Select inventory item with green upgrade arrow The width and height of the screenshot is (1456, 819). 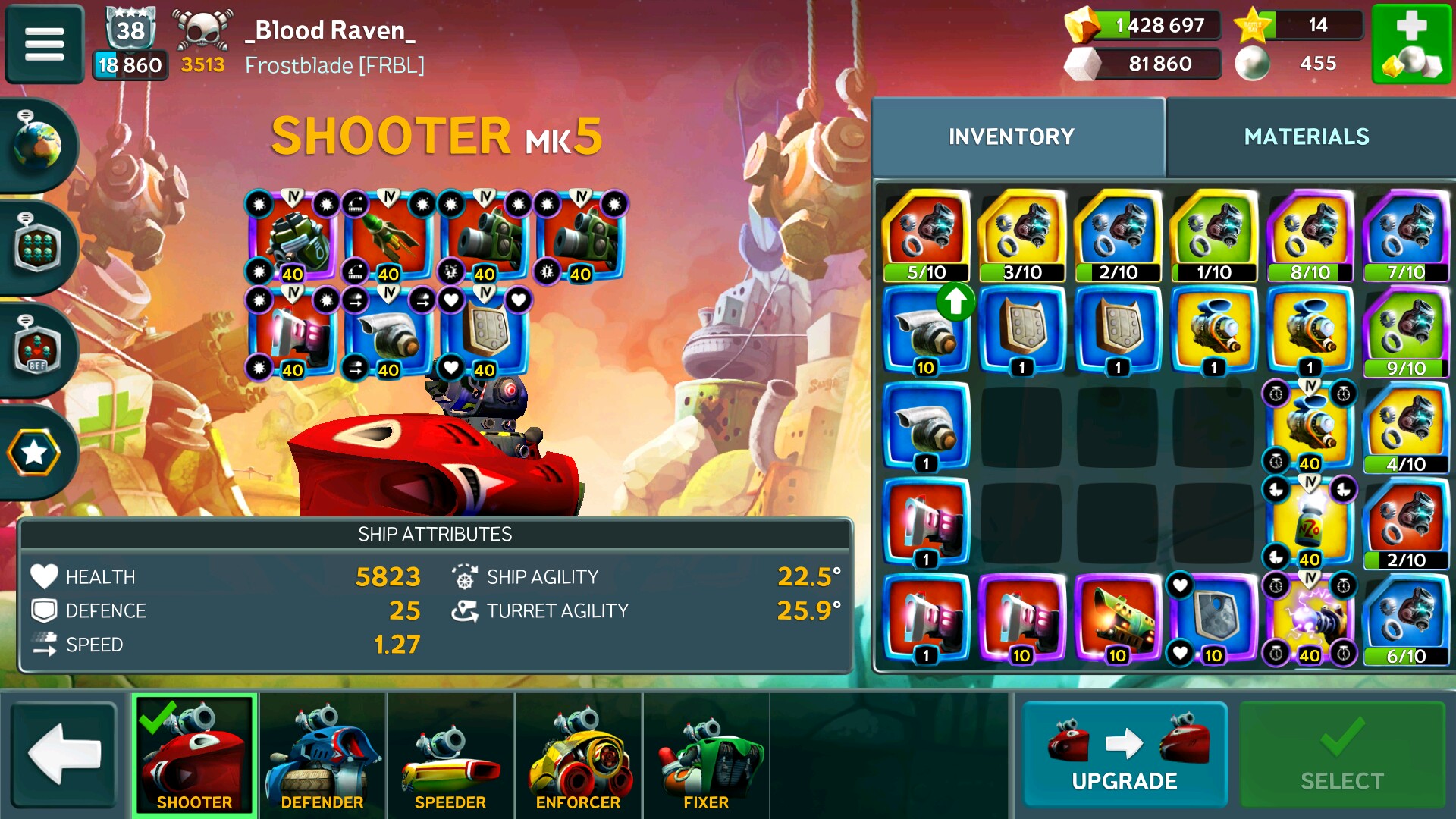click(926, 331)
